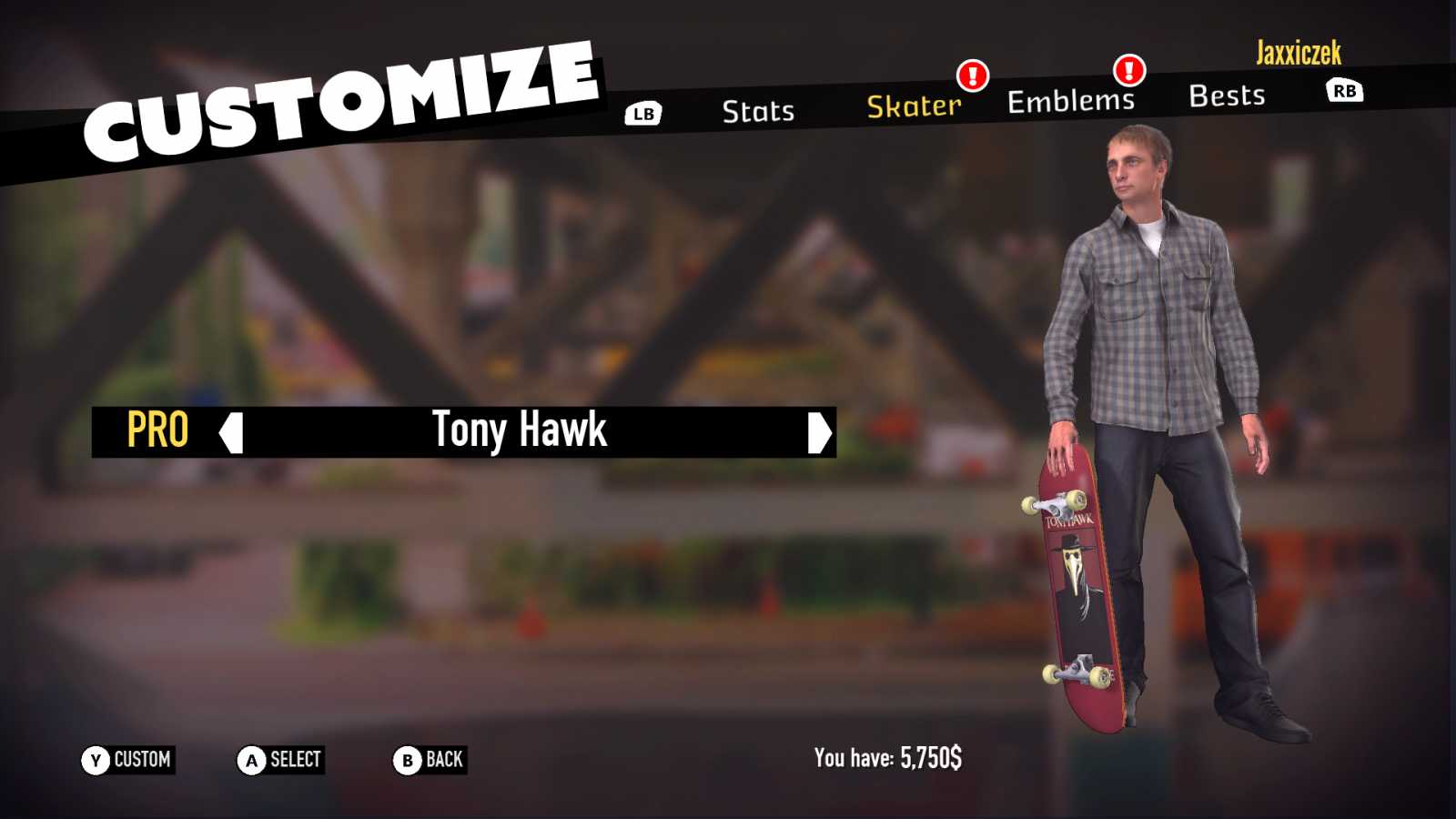Viewport: 1456px width, 819px height.
Task: Open the Stats section
Action: pos(759,111)
